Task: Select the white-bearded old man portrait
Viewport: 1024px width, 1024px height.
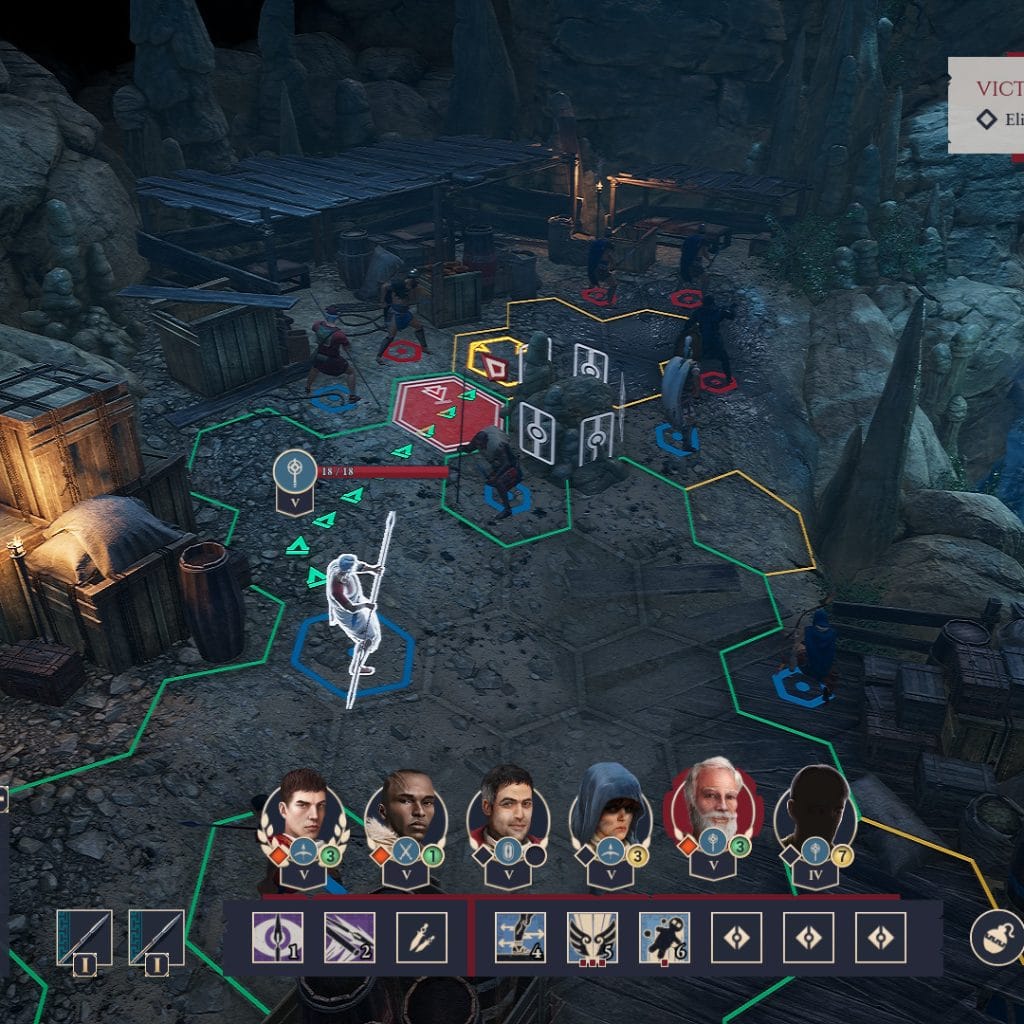Action: 713,806
